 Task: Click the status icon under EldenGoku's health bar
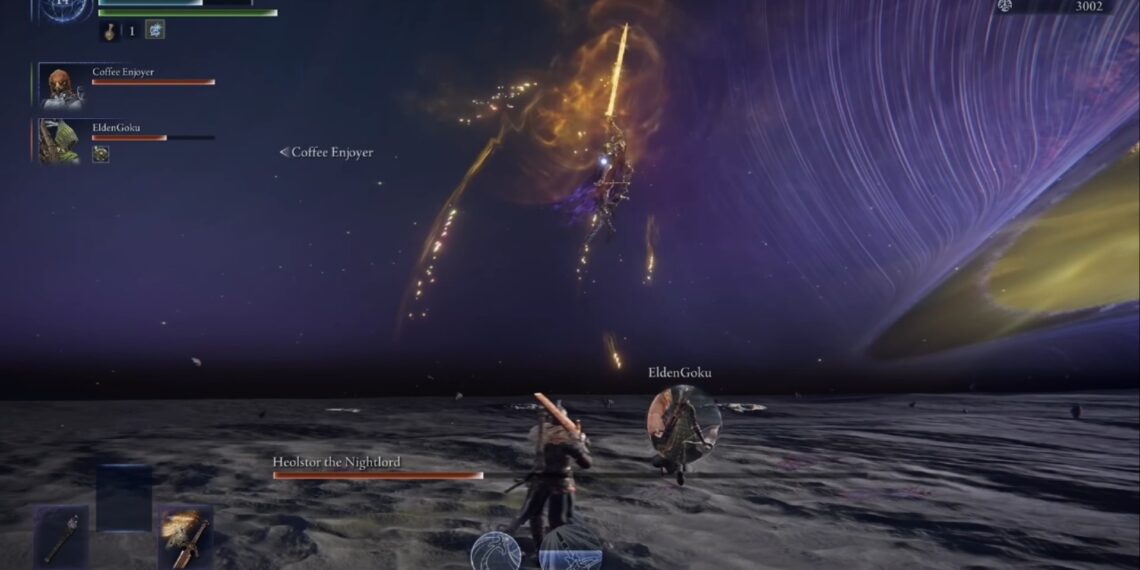[101, 154]
